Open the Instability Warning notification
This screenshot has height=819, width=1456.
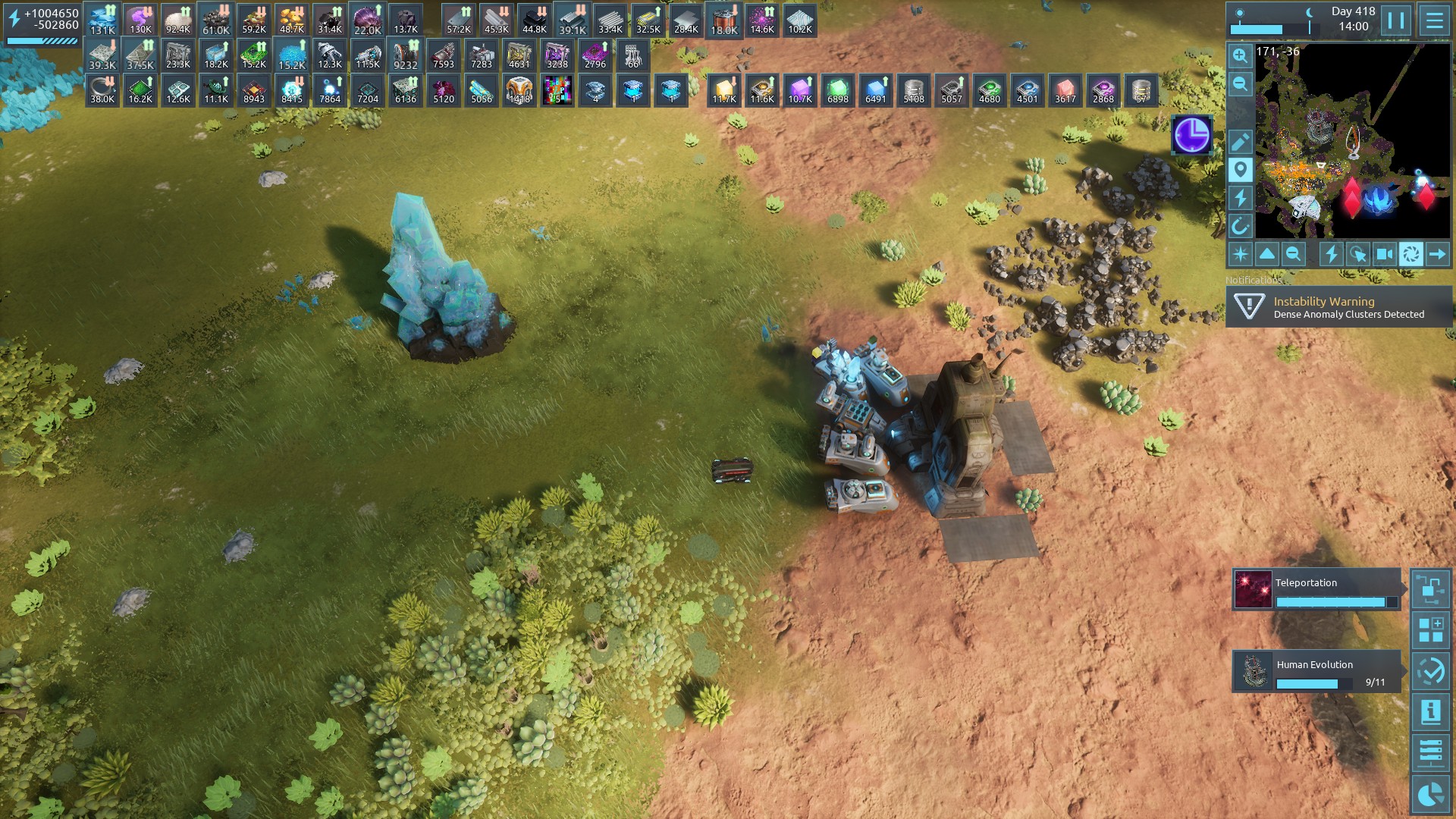pyautogui.click(x=1339, y=307)
